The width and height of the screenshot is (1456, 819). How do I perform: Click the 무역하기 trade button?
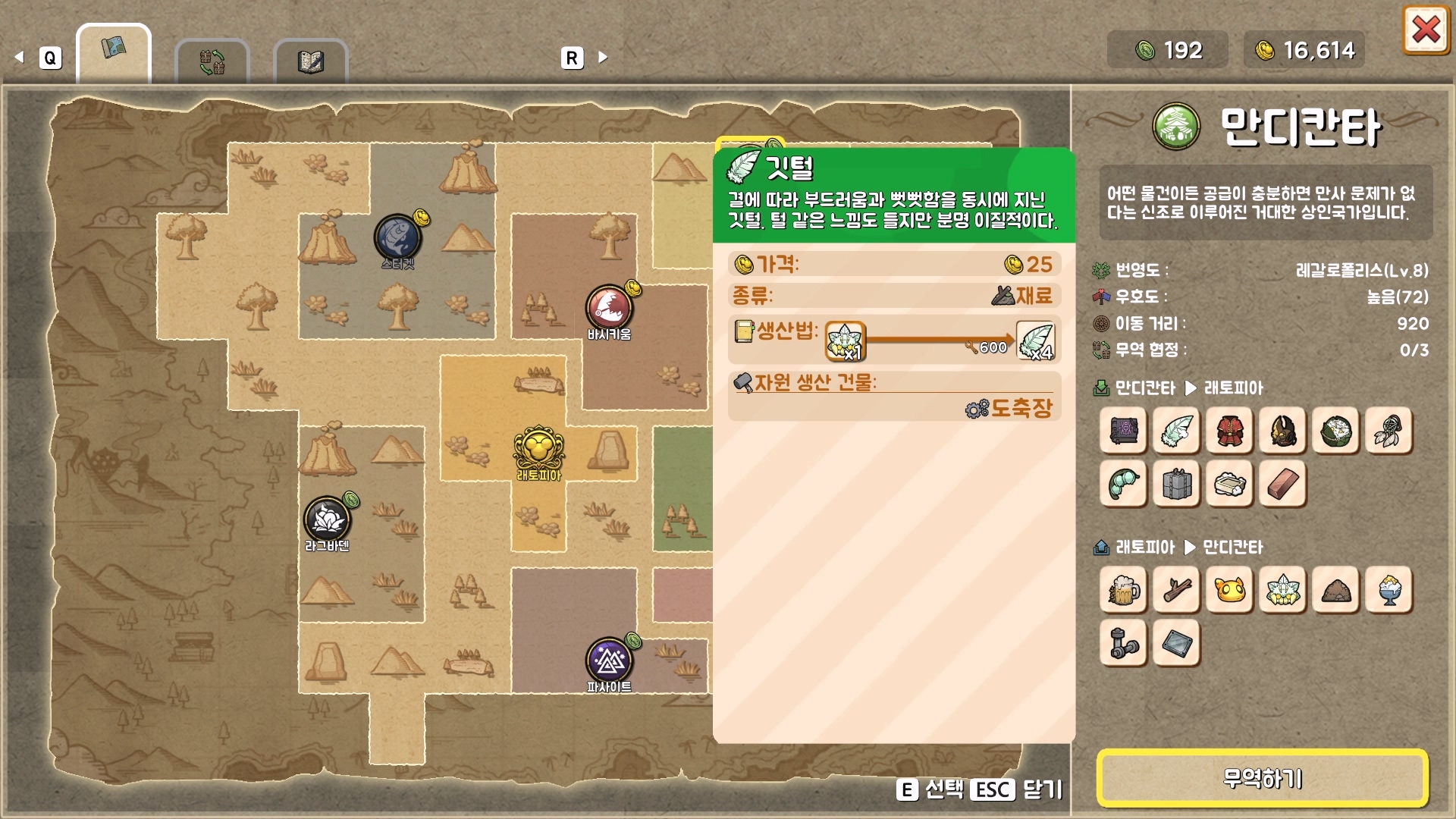pos(1263,778)
